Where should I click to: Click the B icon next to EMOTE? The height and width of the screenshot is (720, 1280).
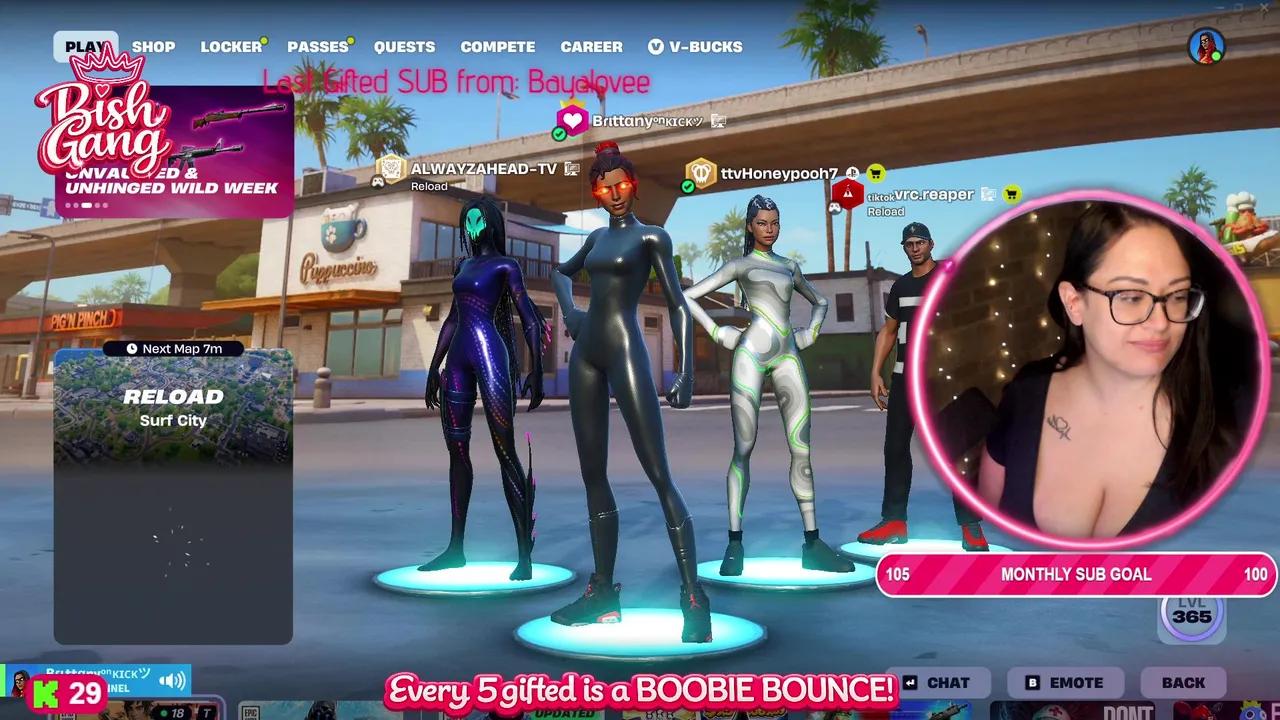(x=1030, y=683)
